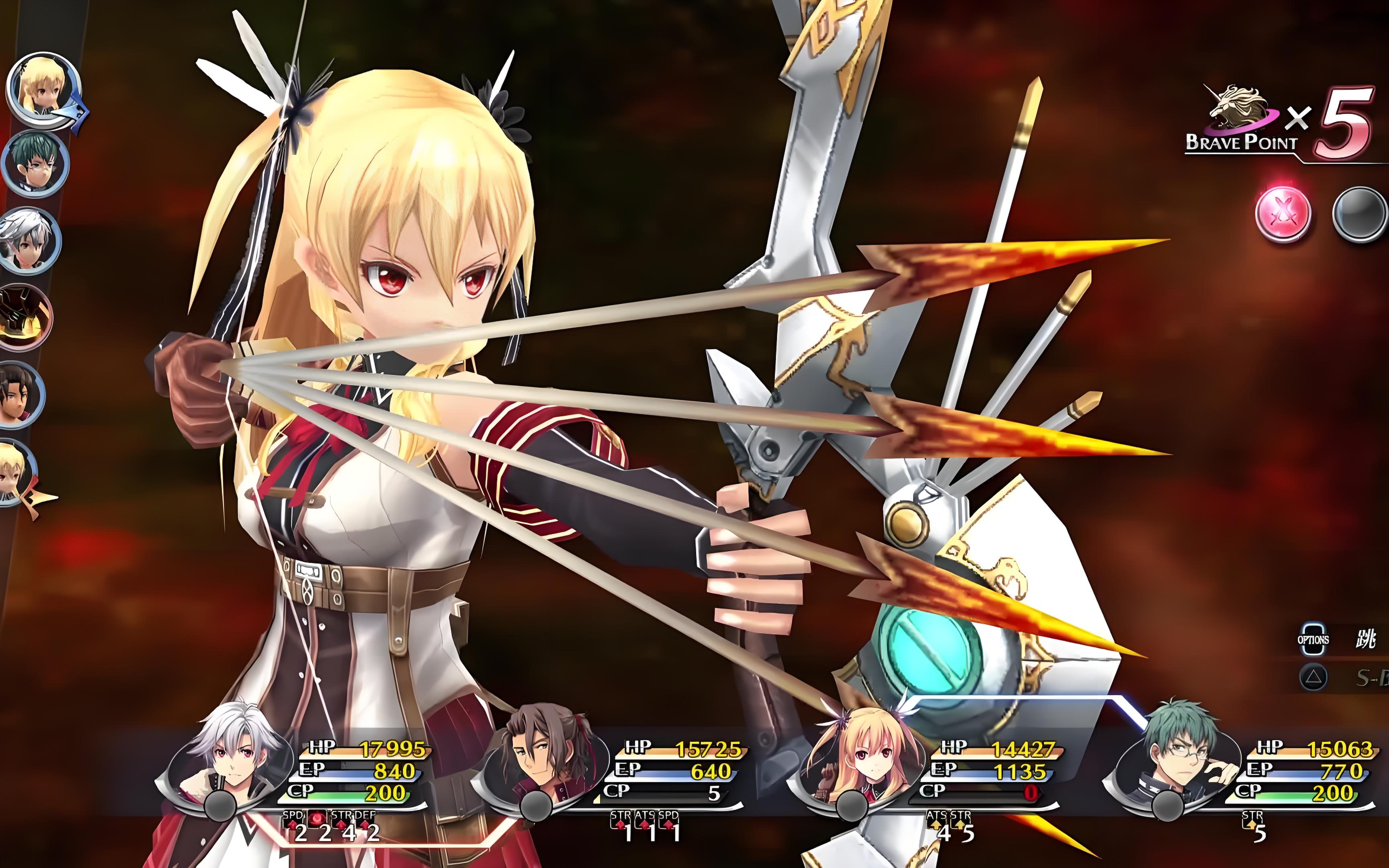Screen dimensions: 1389x868
Task: Click the active blonde portrait leading the turn order
Action: pos(43,89)
